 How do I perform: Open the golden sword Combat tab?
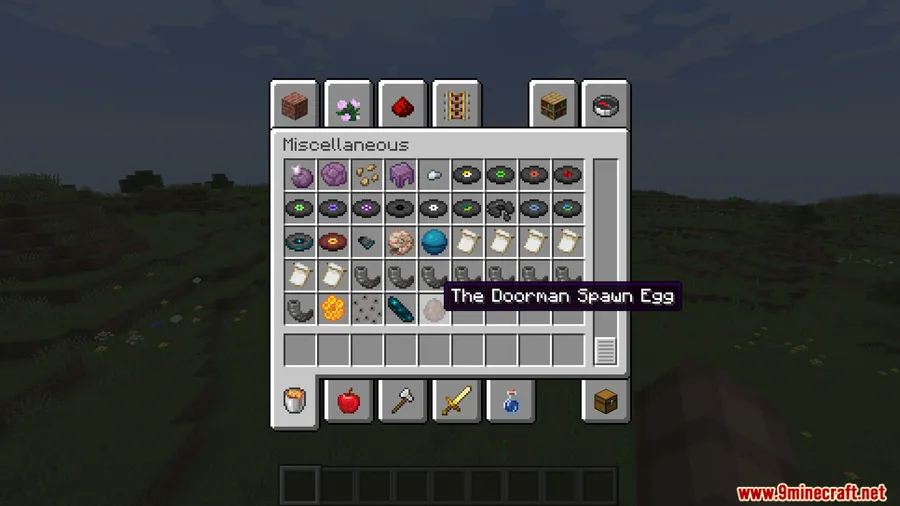pos(456,401)
